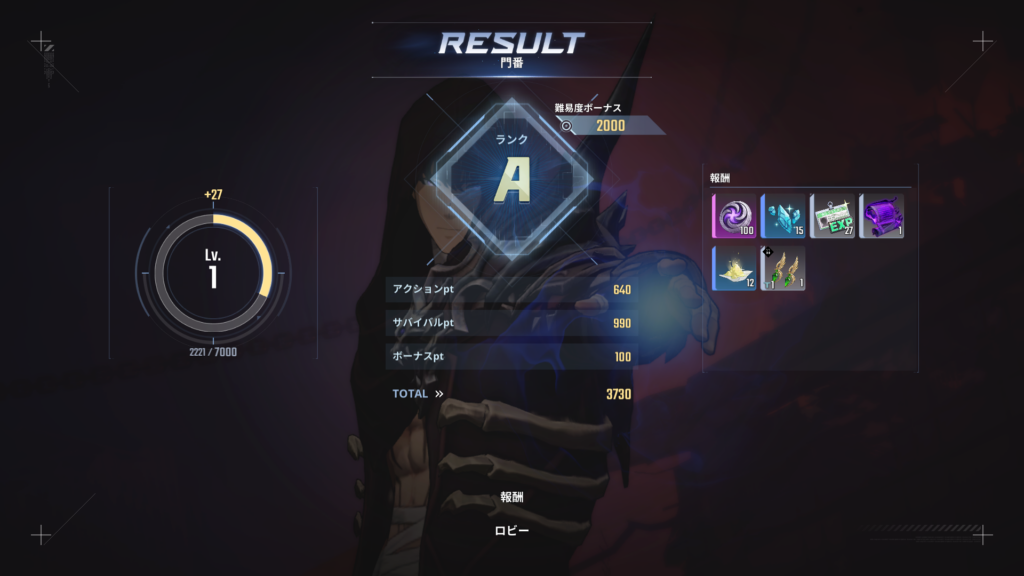Image resolution: width=1024 pixels, height=576 pixels.
Task: Inspect the glowing yellow powder reward
Action: click(733, 268)
